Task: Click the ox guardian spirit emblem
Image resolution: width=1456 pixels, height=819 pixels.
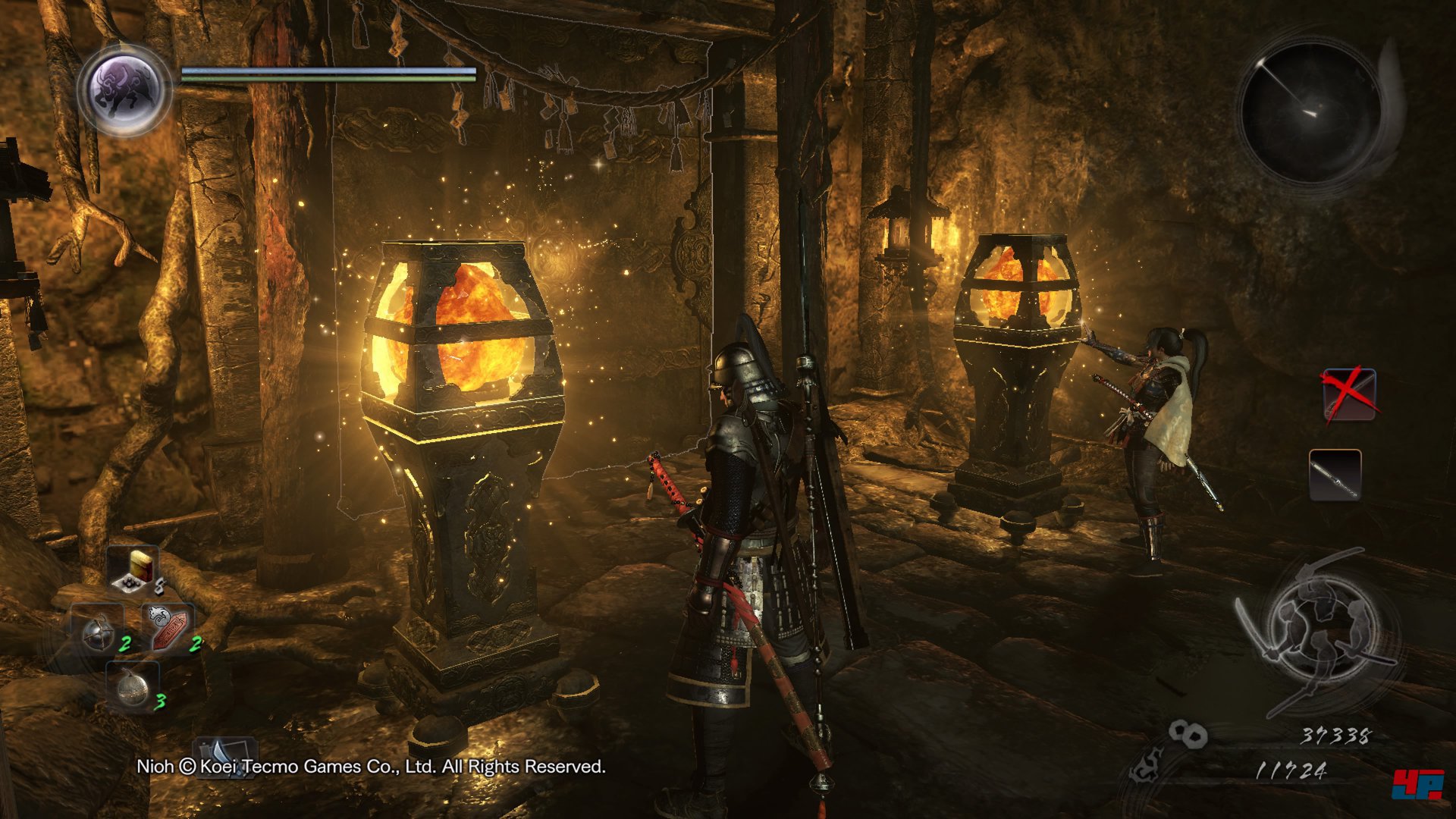Action: coord(125,89)
